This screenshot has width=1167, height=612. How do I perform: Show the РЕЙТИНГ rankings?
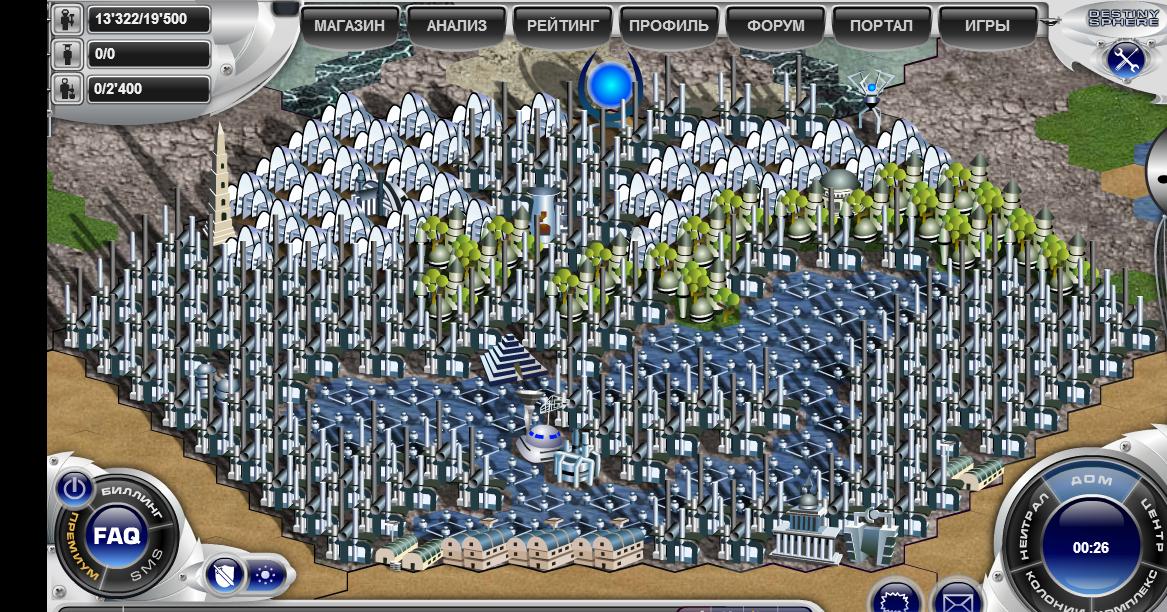tap(562, 26)
